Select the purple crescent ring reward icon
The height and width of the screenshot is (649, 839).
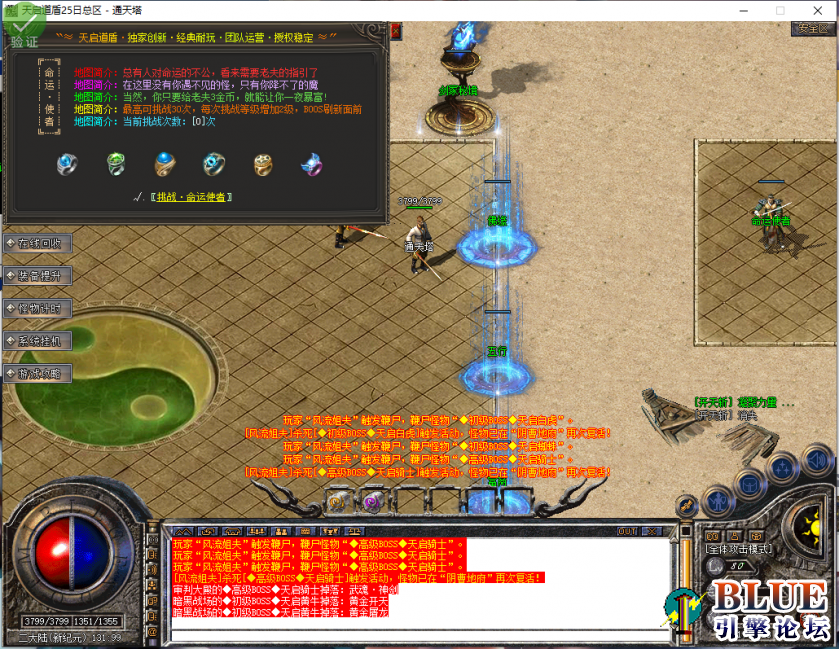(312, 163)
